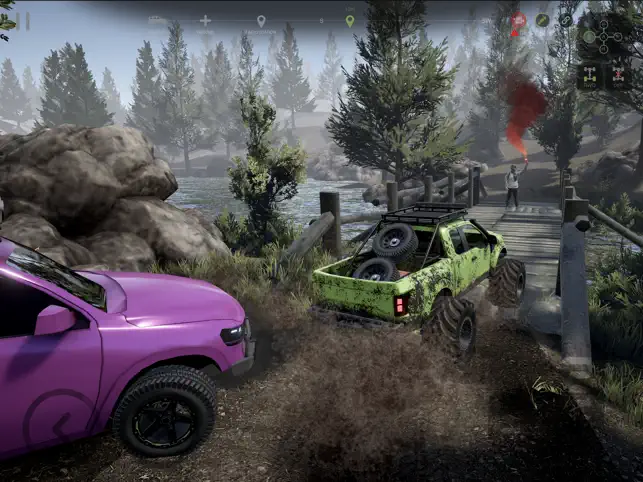643x482 pixels.
Task: Tap the plus icon in the top bar
Action: 205,20
